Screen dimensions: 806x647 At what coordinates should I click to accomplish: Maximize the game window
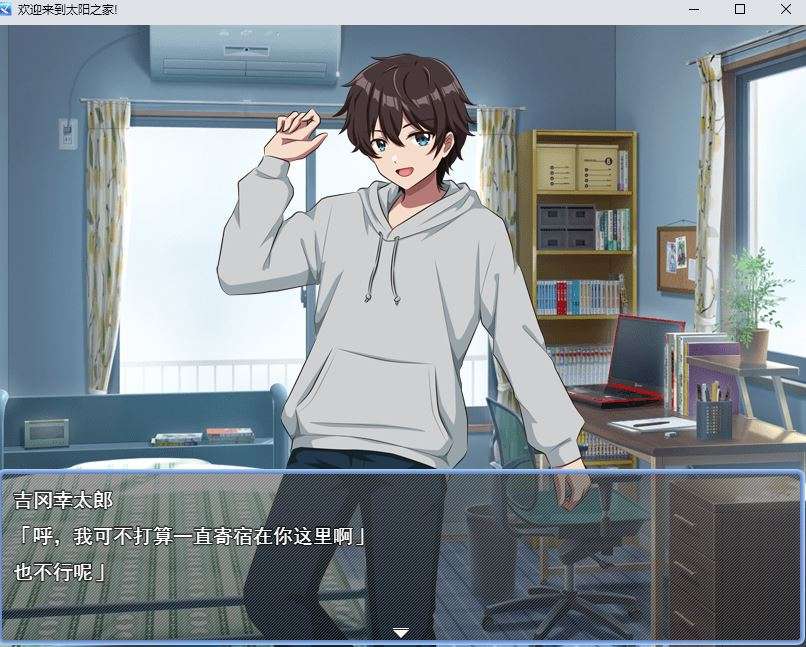pos(740,9)
